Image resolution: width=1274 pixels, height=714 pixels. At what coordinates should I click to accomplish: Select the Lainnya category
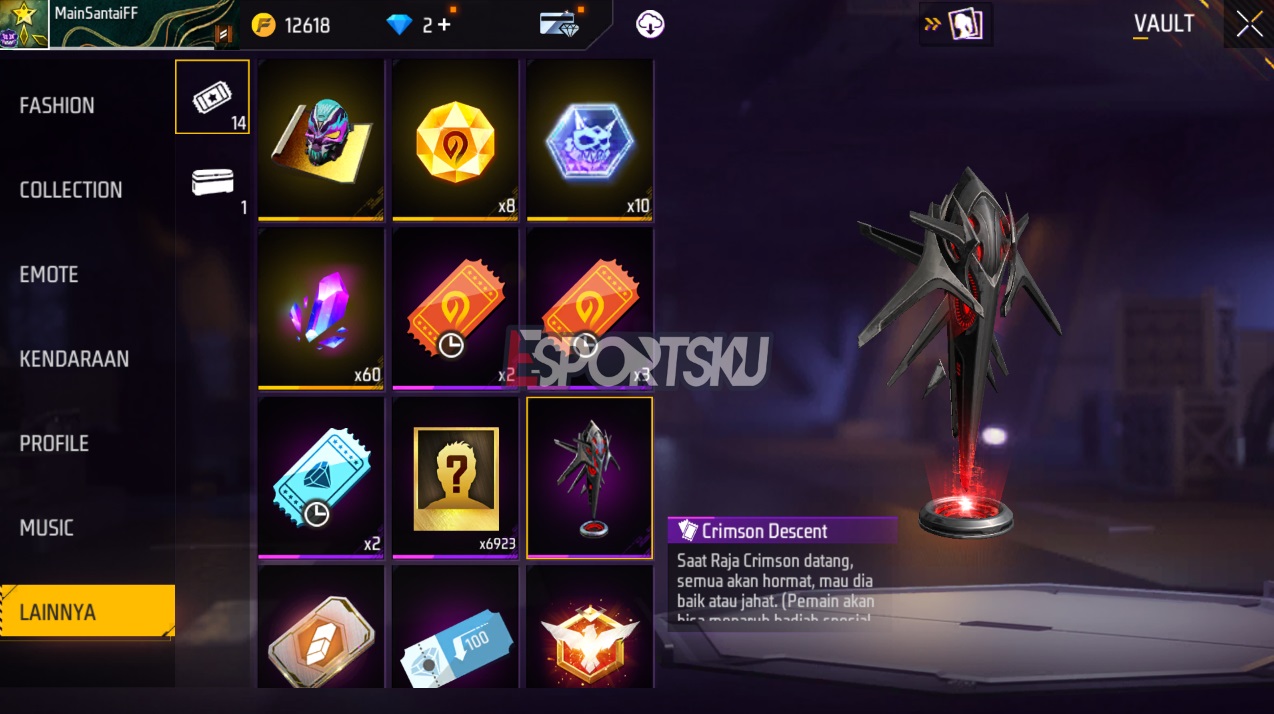58,612
